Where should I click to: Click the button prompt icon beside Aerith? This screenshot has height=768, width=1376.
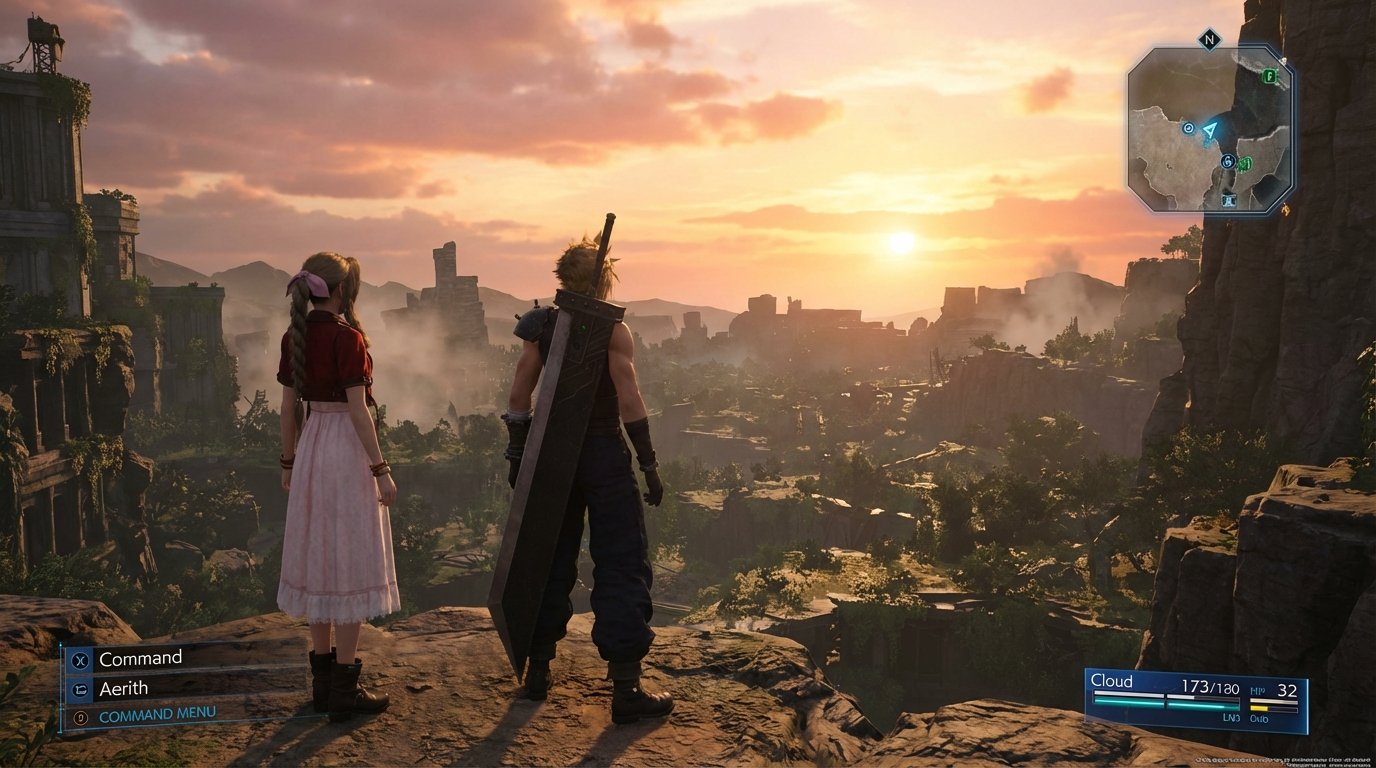click(x=80, y=690)
